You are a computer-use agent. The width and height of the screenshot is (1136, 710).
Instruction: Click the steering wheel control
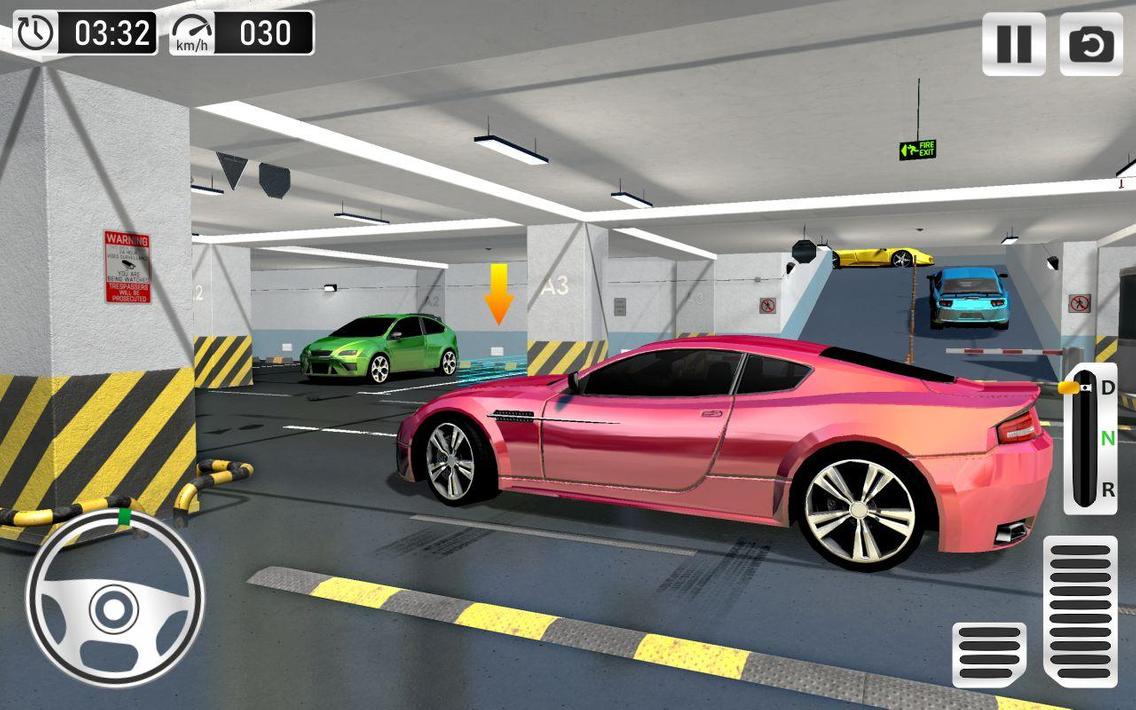point(114,603)
